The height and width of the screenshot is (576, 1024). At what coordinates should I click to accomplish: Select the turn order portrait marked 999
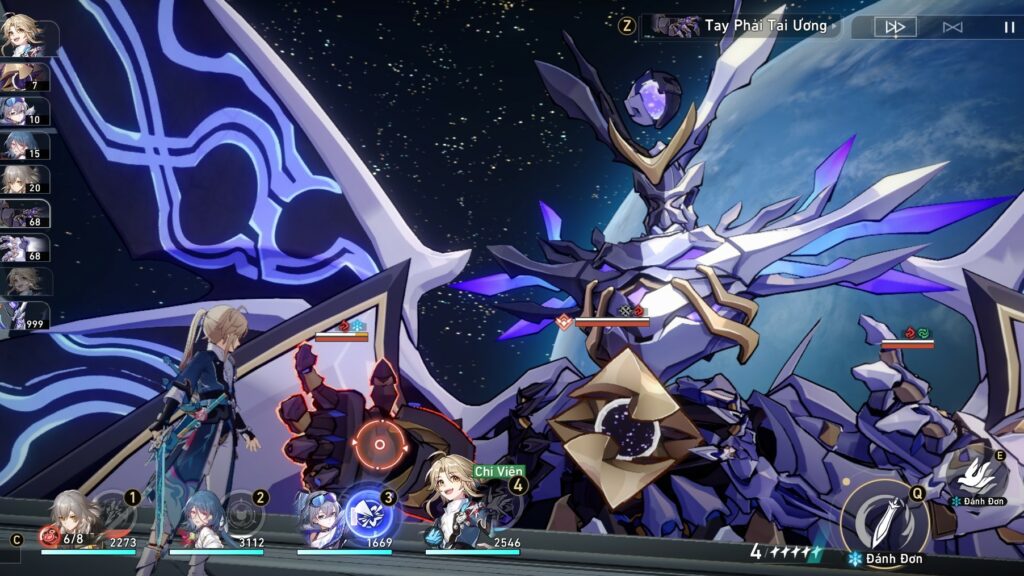tap(24, 315)
